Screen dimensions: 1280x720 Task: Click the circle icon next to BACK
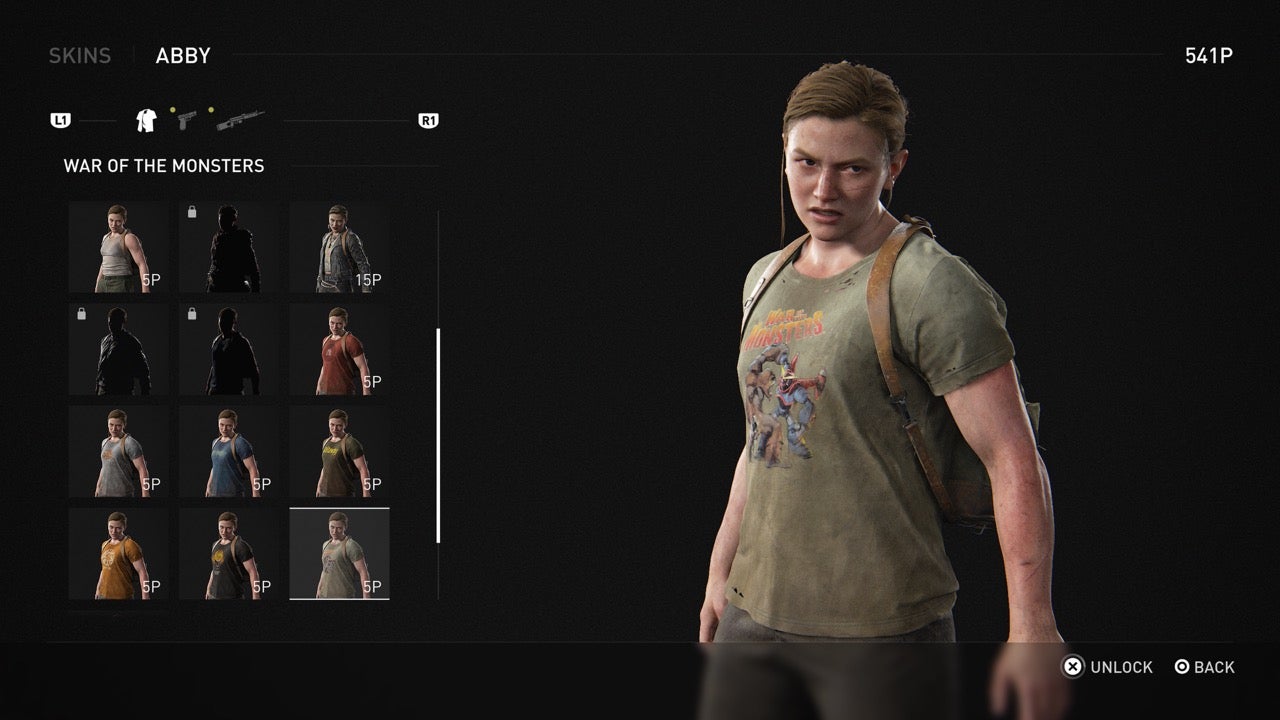click(x=1182, y=667)
